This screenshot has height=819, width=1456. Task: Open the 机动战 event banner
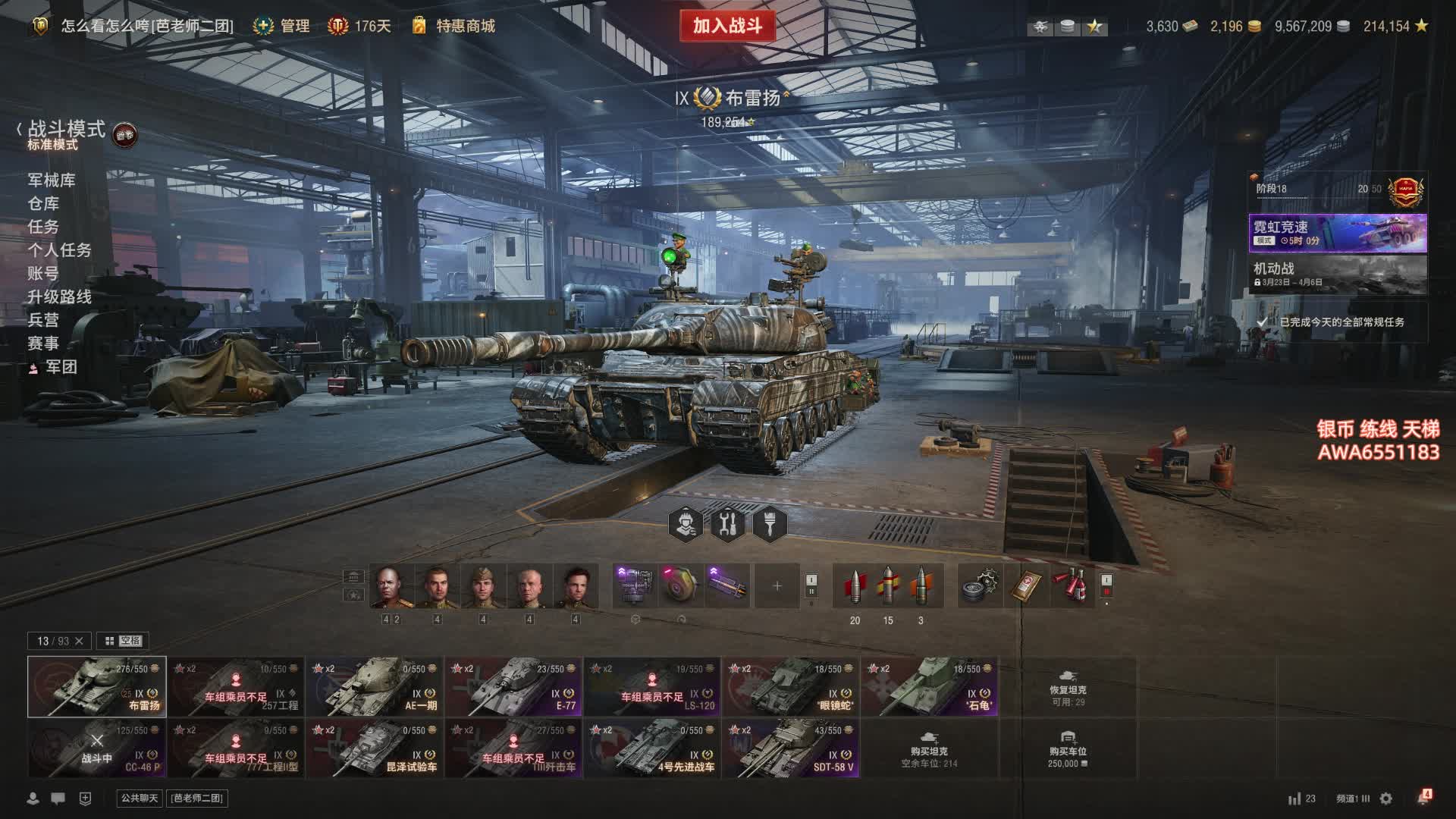1338,275
